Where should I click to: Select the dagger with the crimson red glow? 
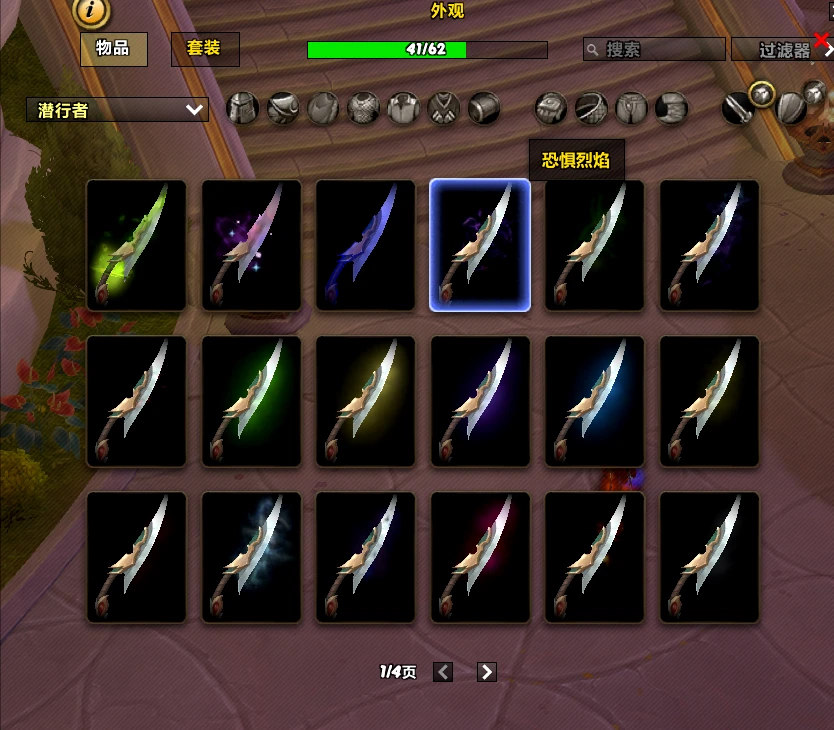click(x=480, y=557)
